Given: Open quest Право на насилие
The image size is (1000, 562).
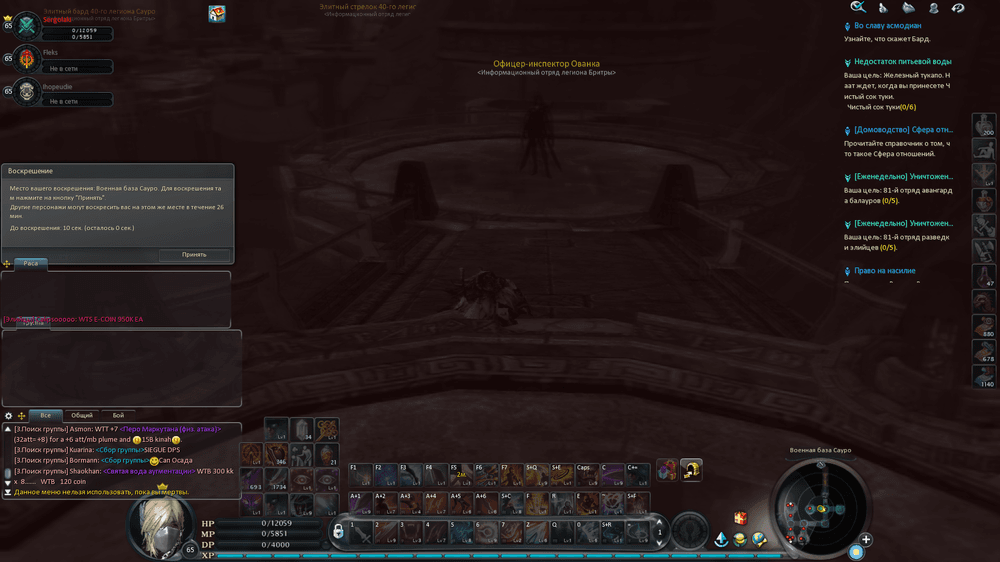Looking at the screenshot, I should click(x=884, y=271).
